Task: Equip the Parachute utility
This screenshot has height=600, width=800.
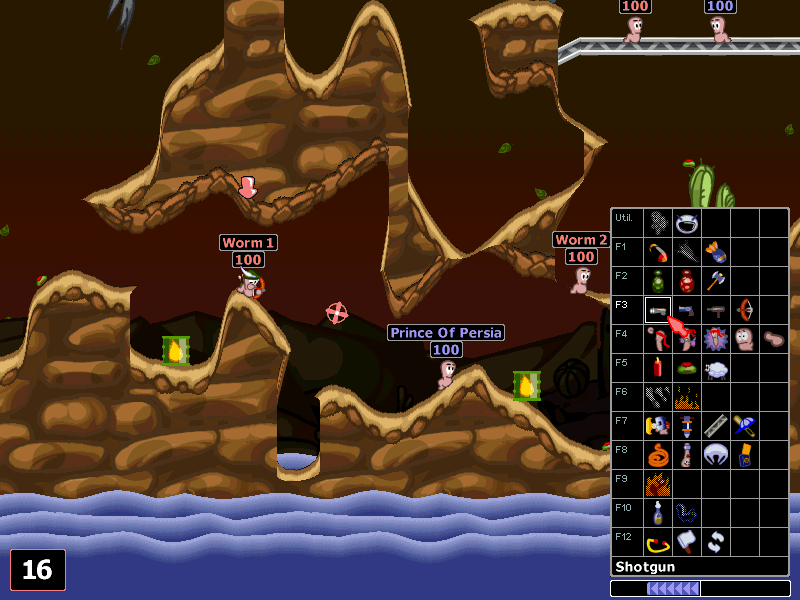Action: click(715, 456)
